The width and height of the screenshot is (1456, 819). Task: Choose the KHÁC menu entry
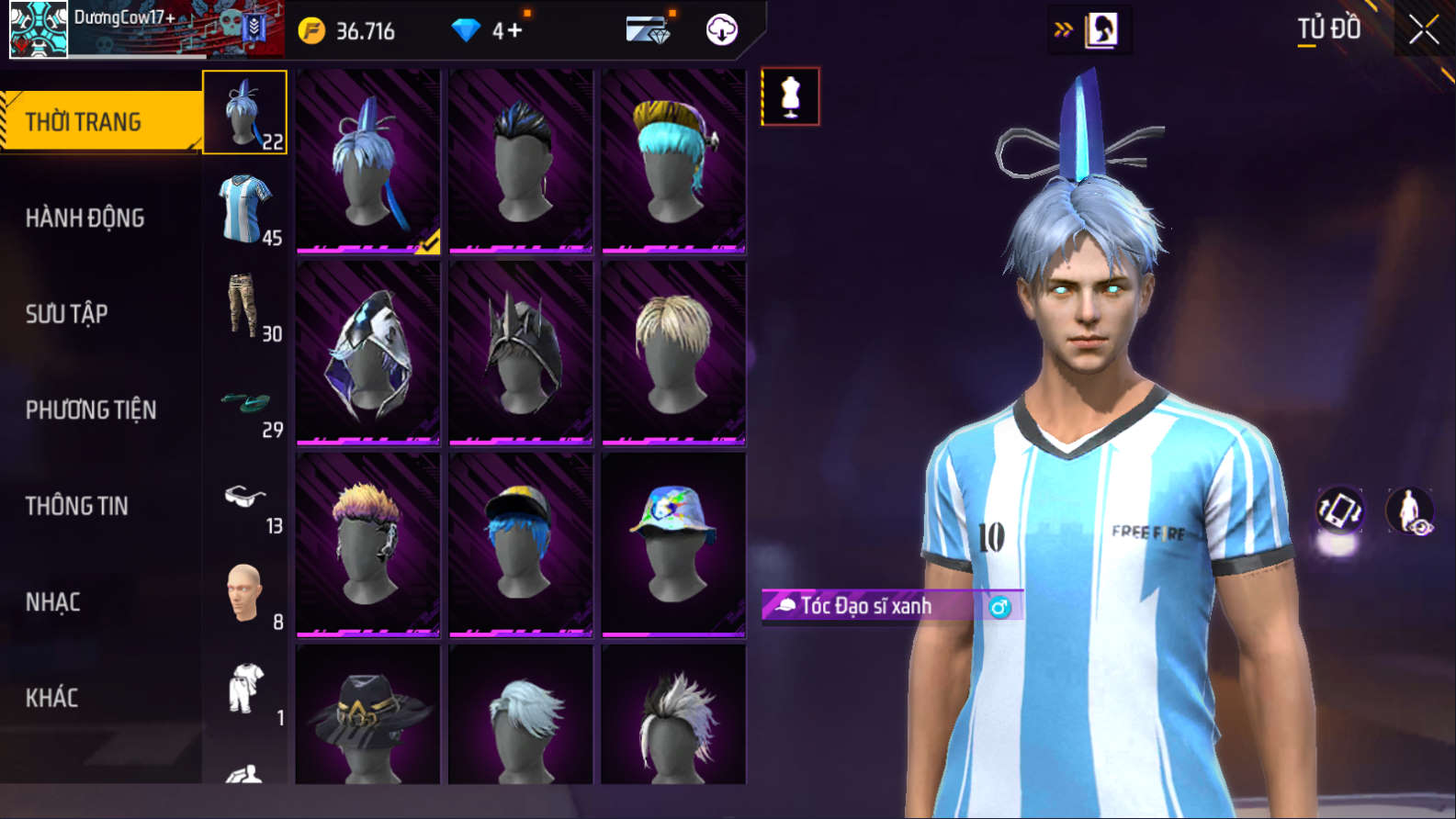click(52, 698)
